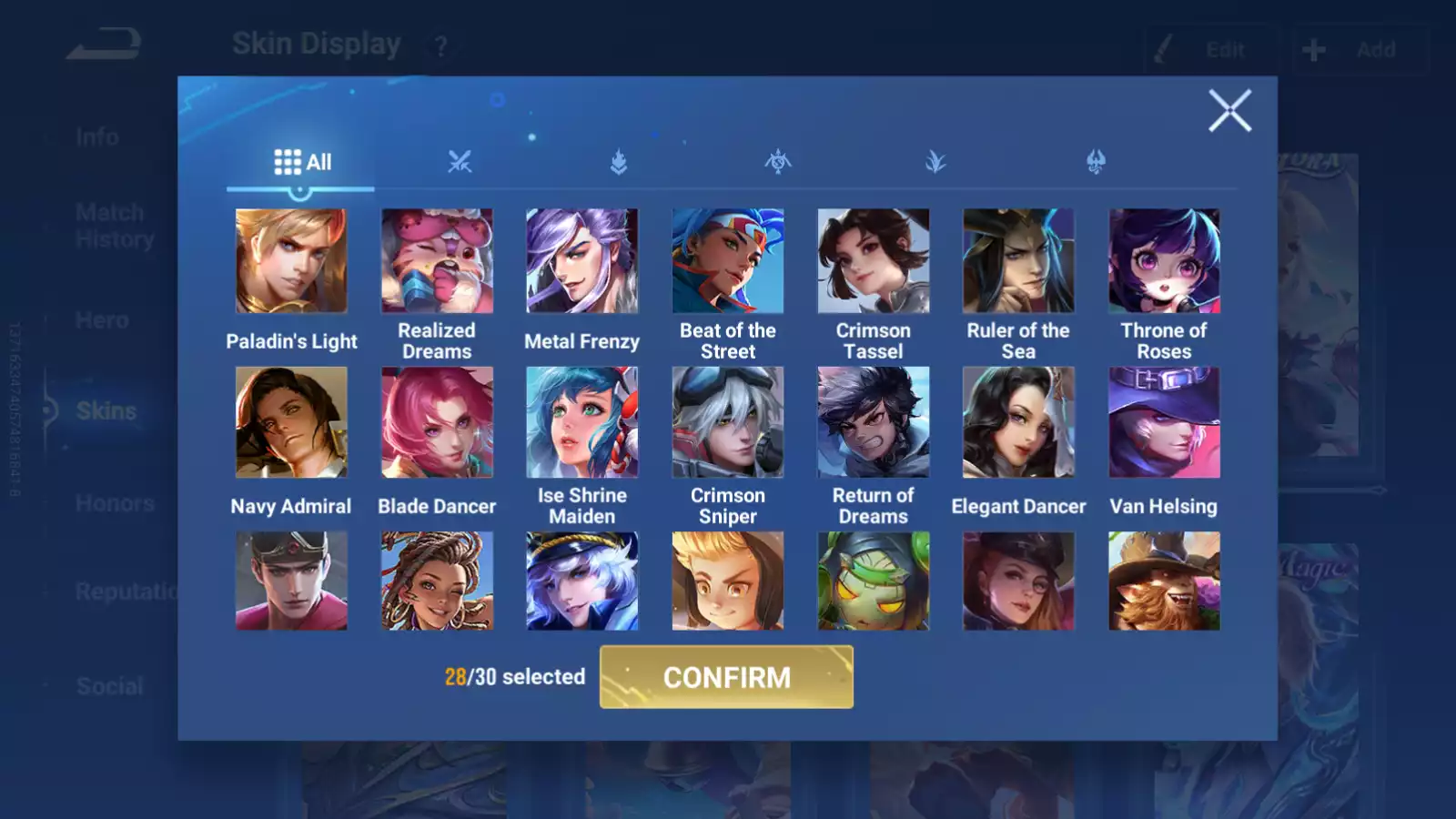Screen dimensions: 1456x819
Task: Select the Navy Admiral skin
Action: click(x=291, y=422)
